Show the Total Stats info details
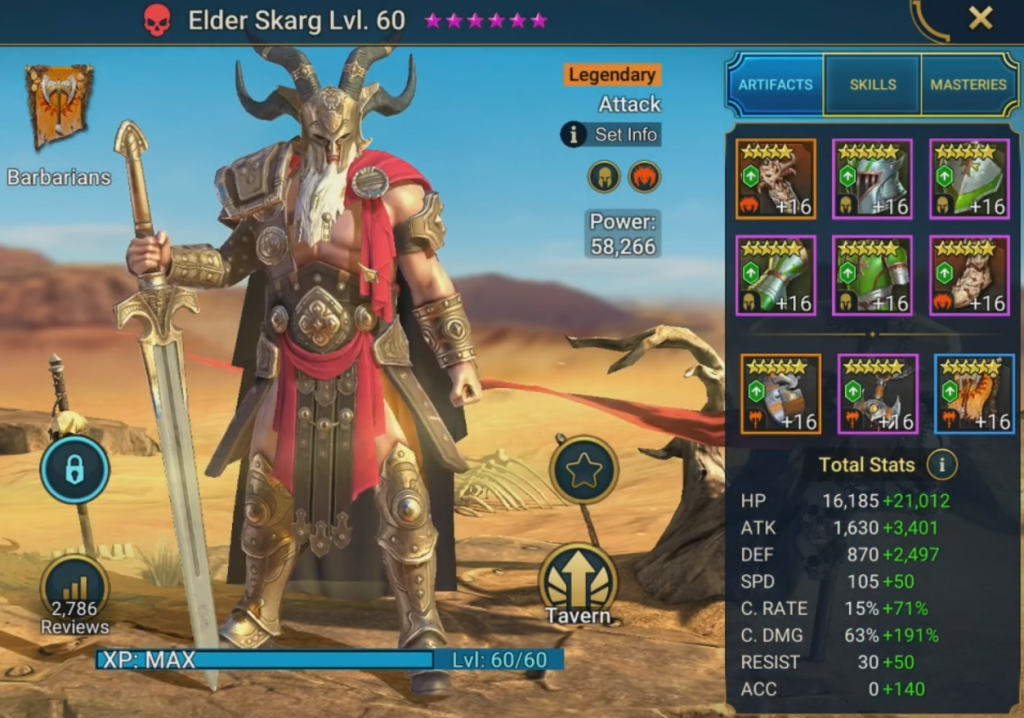Viewport: 1024px width, 718px height. [941, 464]
